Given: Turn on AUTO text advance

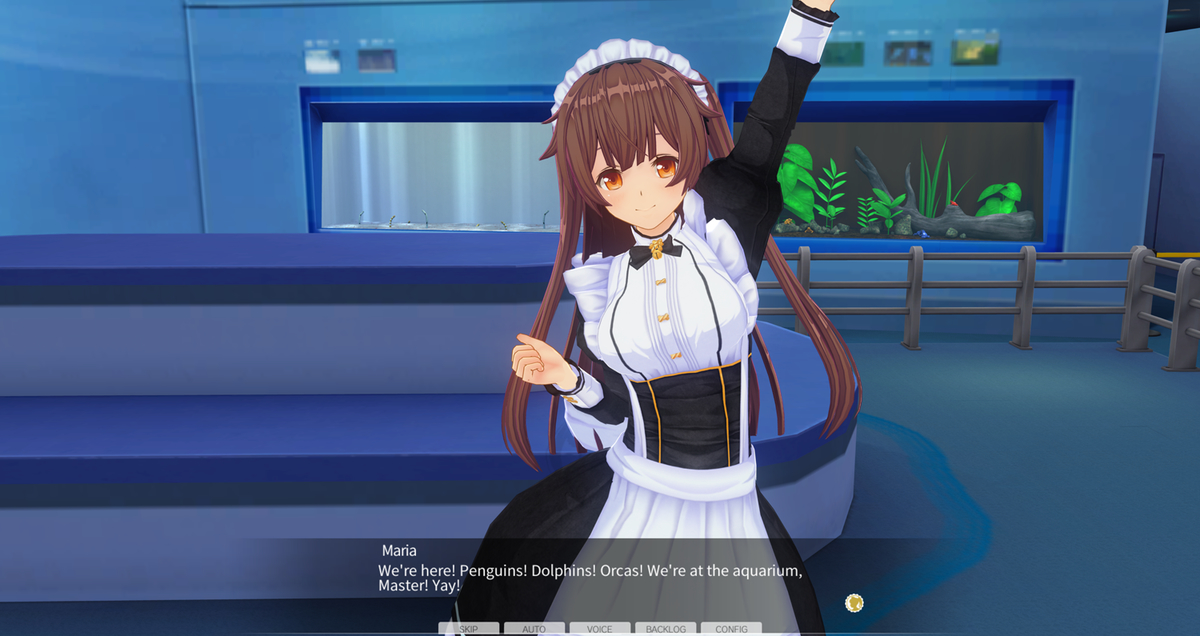Looking at the screenshot, I should click(x=534, y=629).
